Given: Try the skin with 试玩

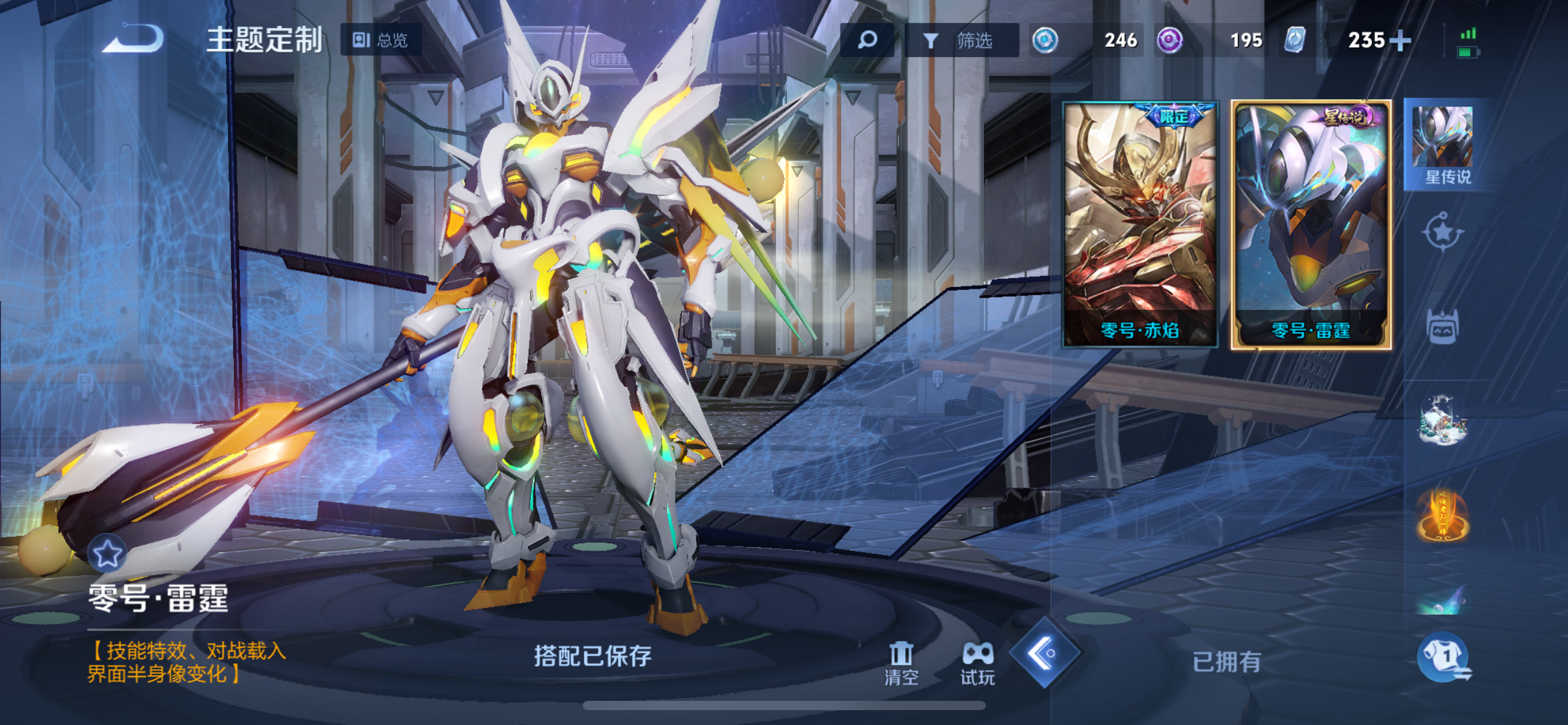Looking at the screenshot, I should (977, 663).
